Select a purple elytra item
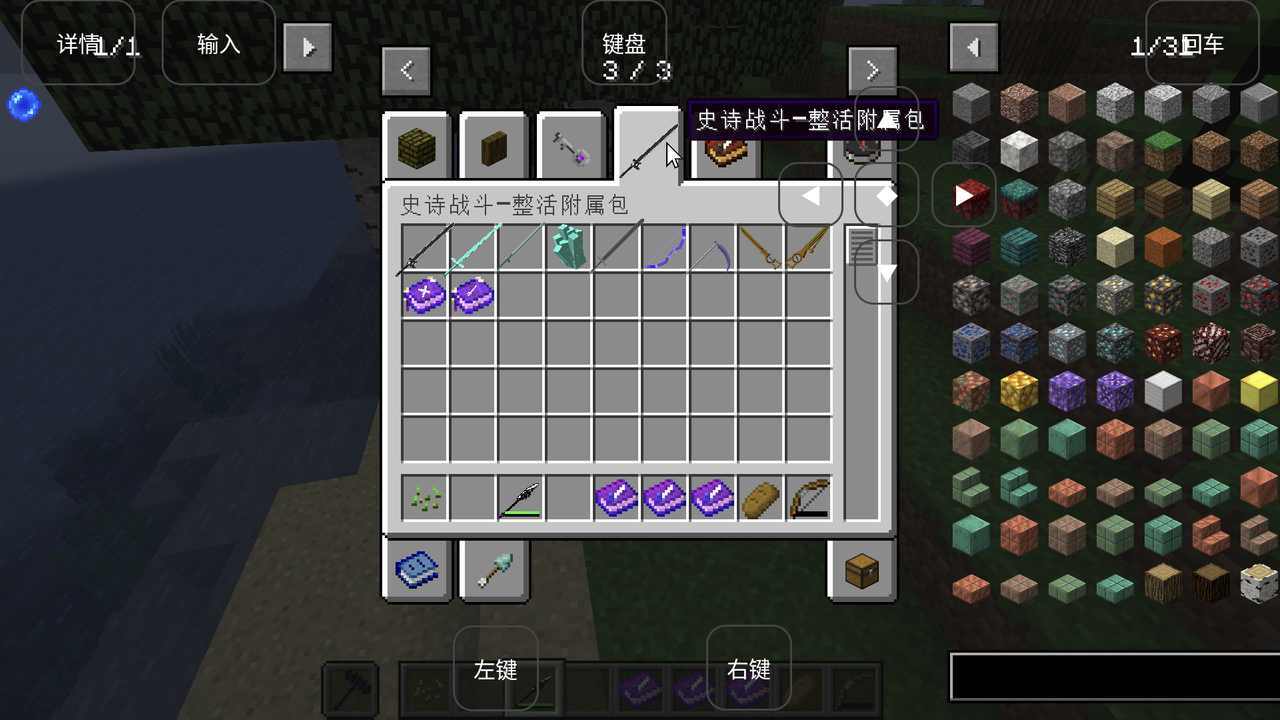Image resolution: width=1280 pixels, height=720 pixels. tap(423, 296)
